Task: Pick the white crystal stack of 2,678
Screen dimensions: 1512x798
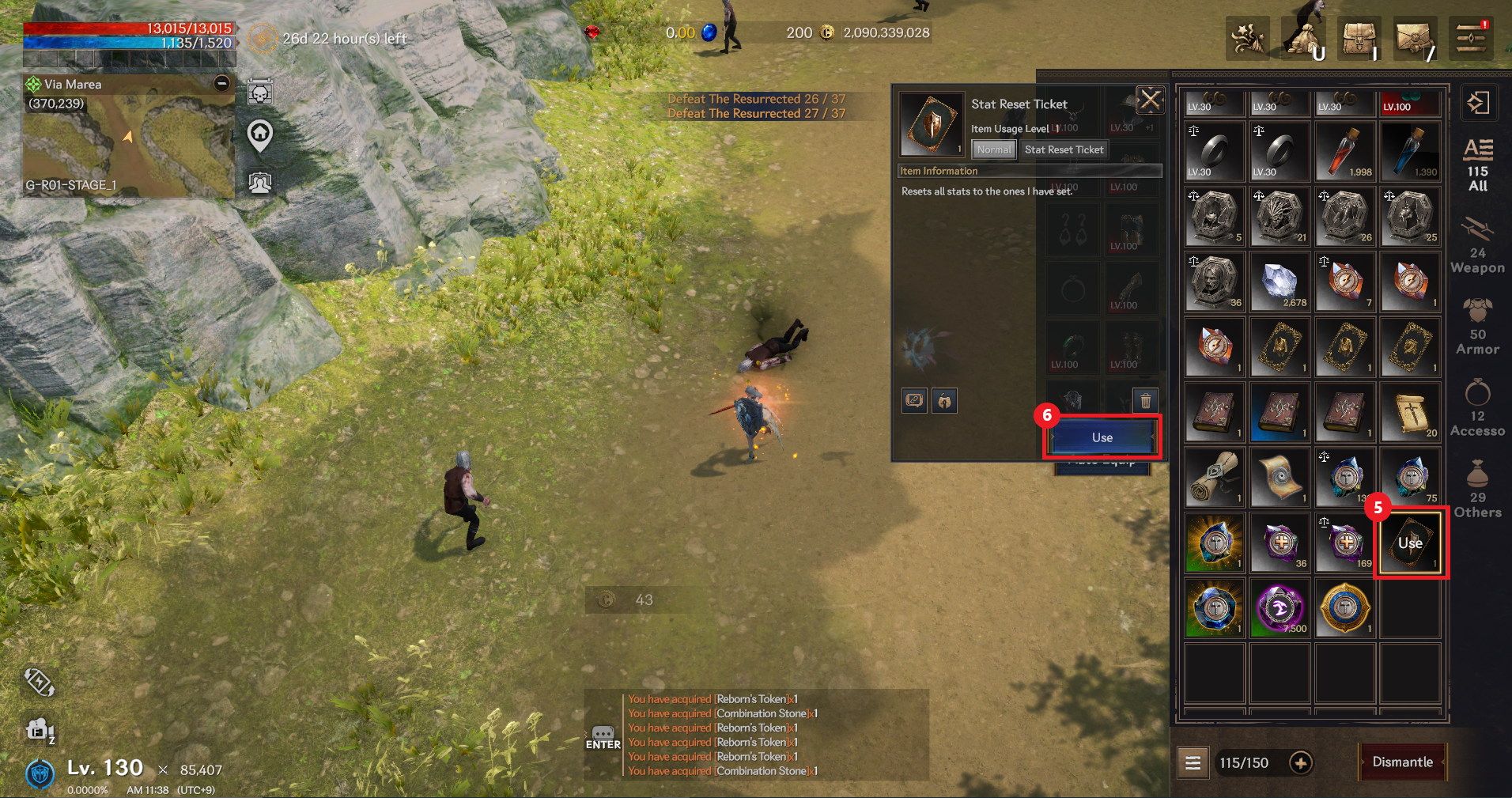Action: tap(1280, 282)
